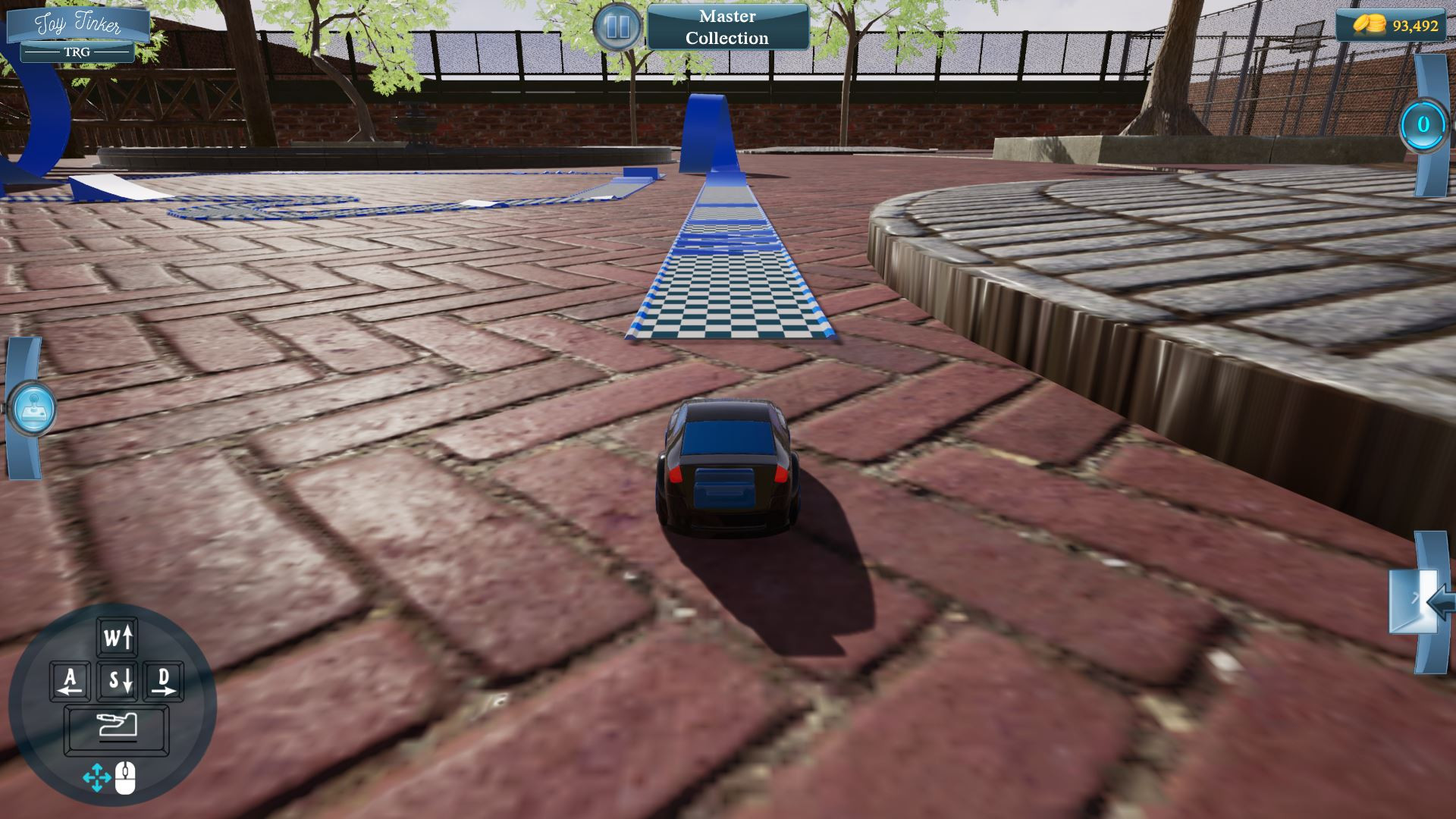
Task: Select the hot glue gun spacebar icon
Action: [118, 726]
